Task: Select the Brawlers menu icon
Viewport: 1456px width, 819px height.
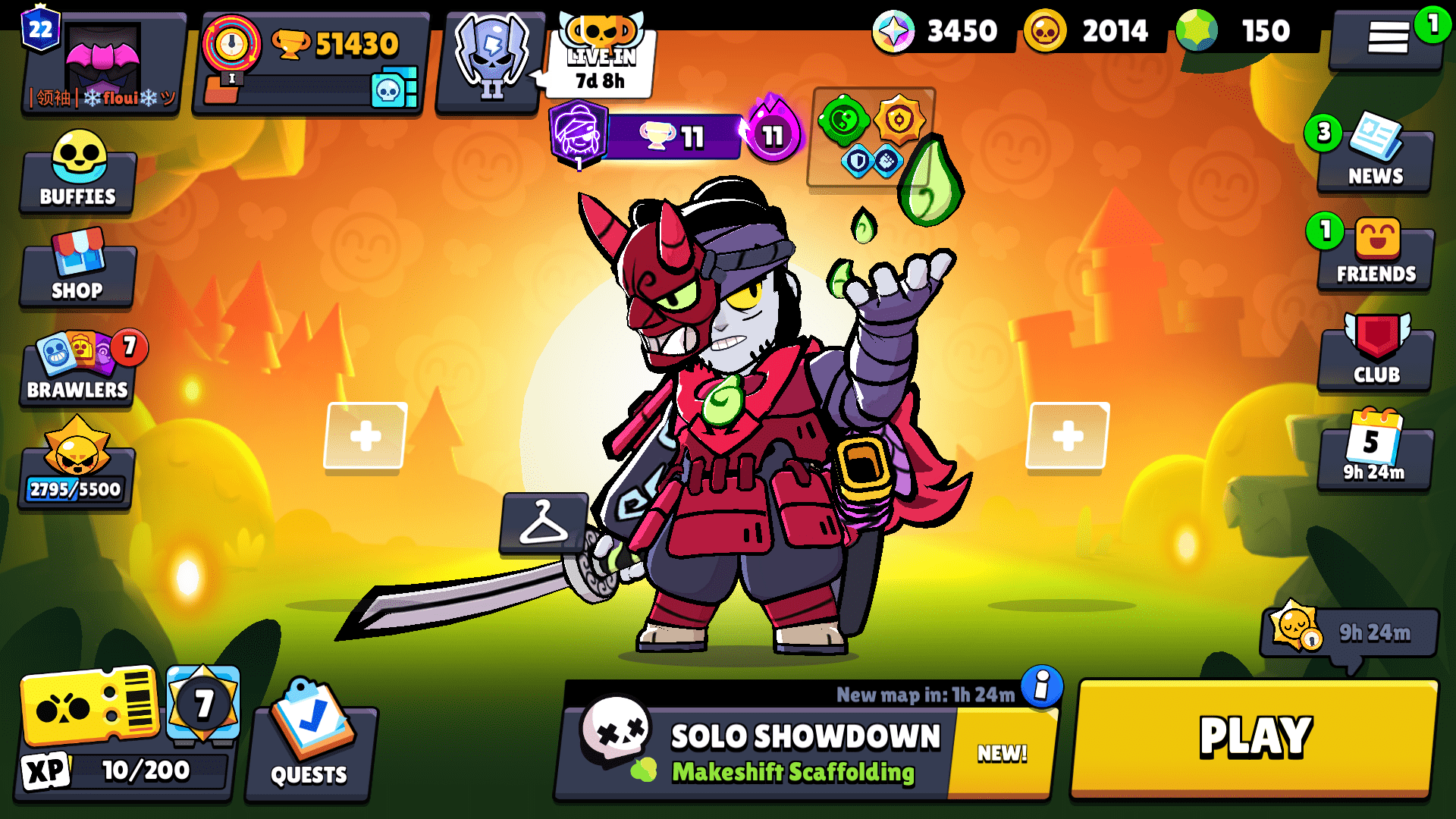Action: (77, 368)
